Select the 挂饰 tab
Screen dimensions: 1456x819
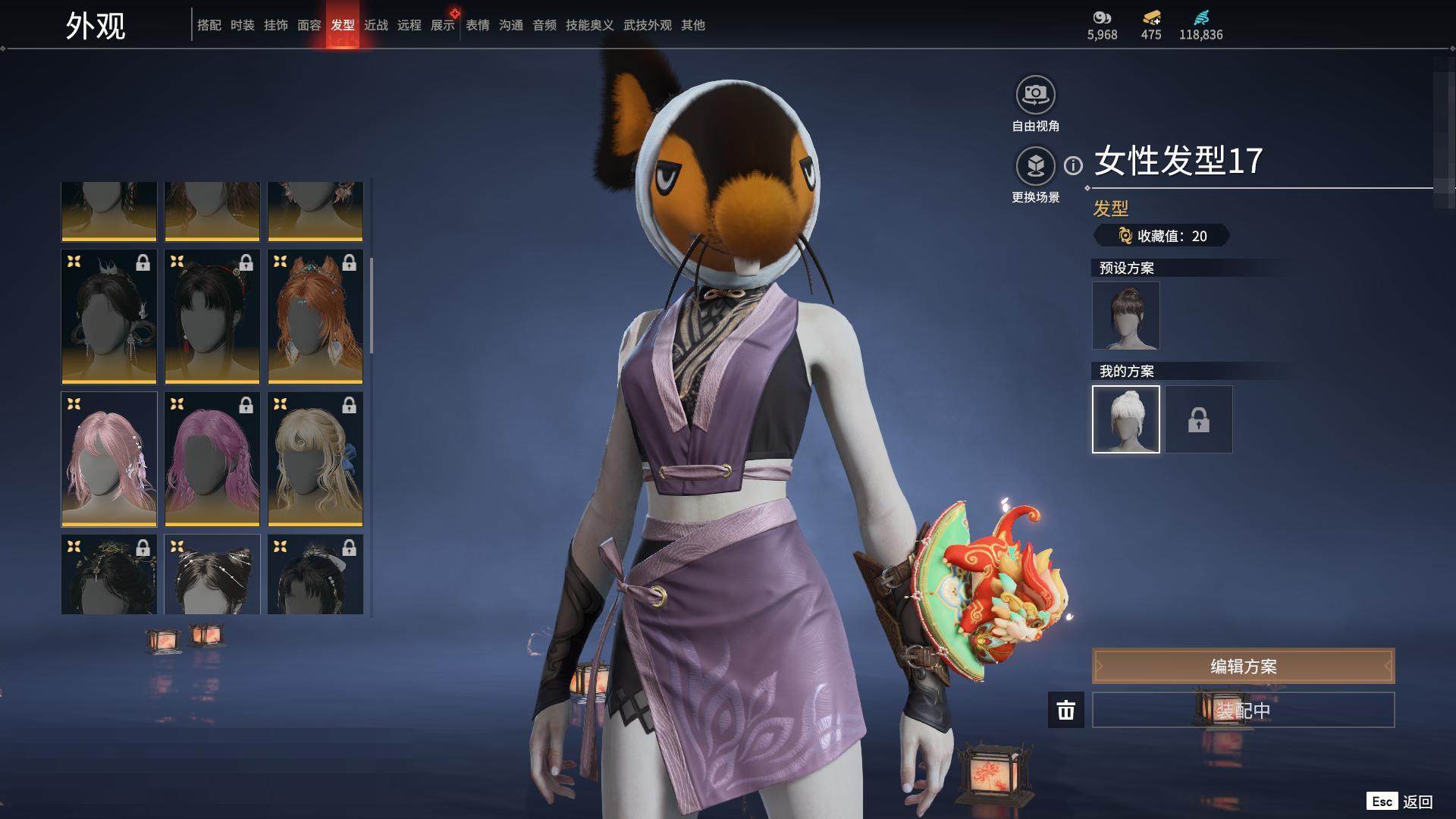(x=276, y=25)
